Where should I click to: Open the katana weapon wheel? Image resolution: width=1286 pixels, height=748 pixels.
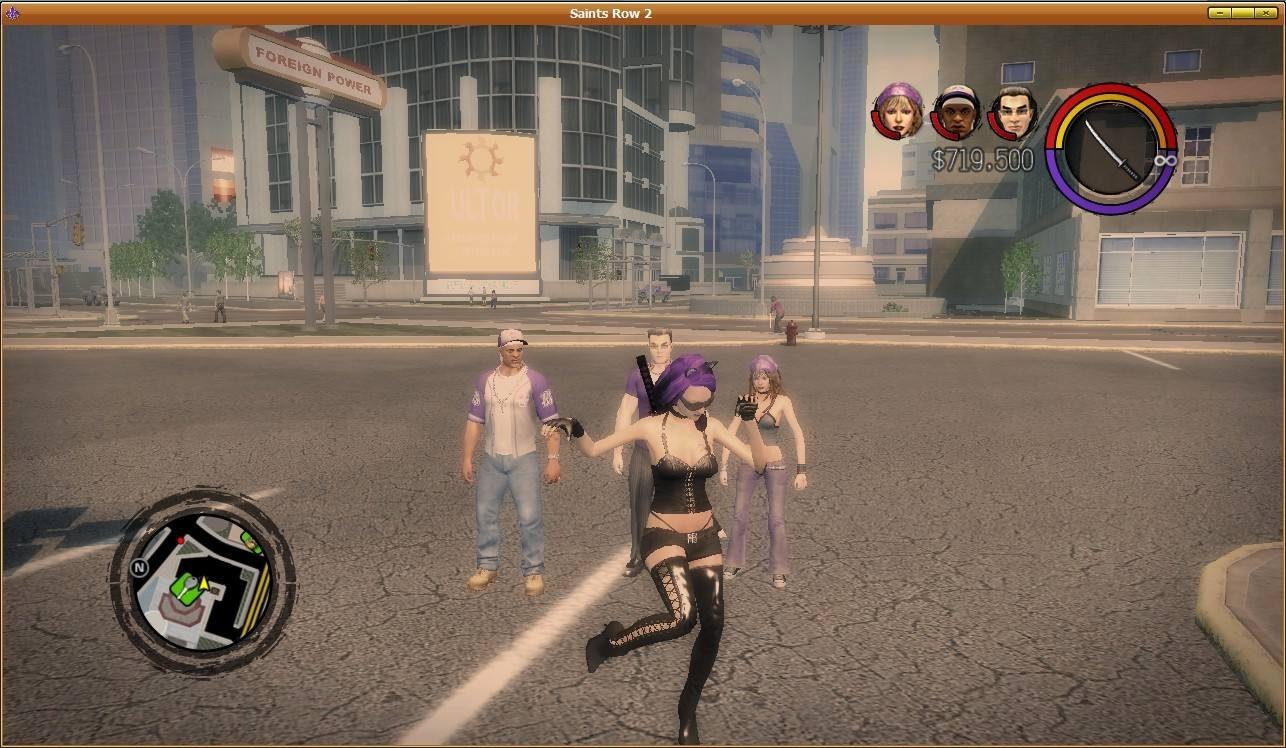(1111, 148)
